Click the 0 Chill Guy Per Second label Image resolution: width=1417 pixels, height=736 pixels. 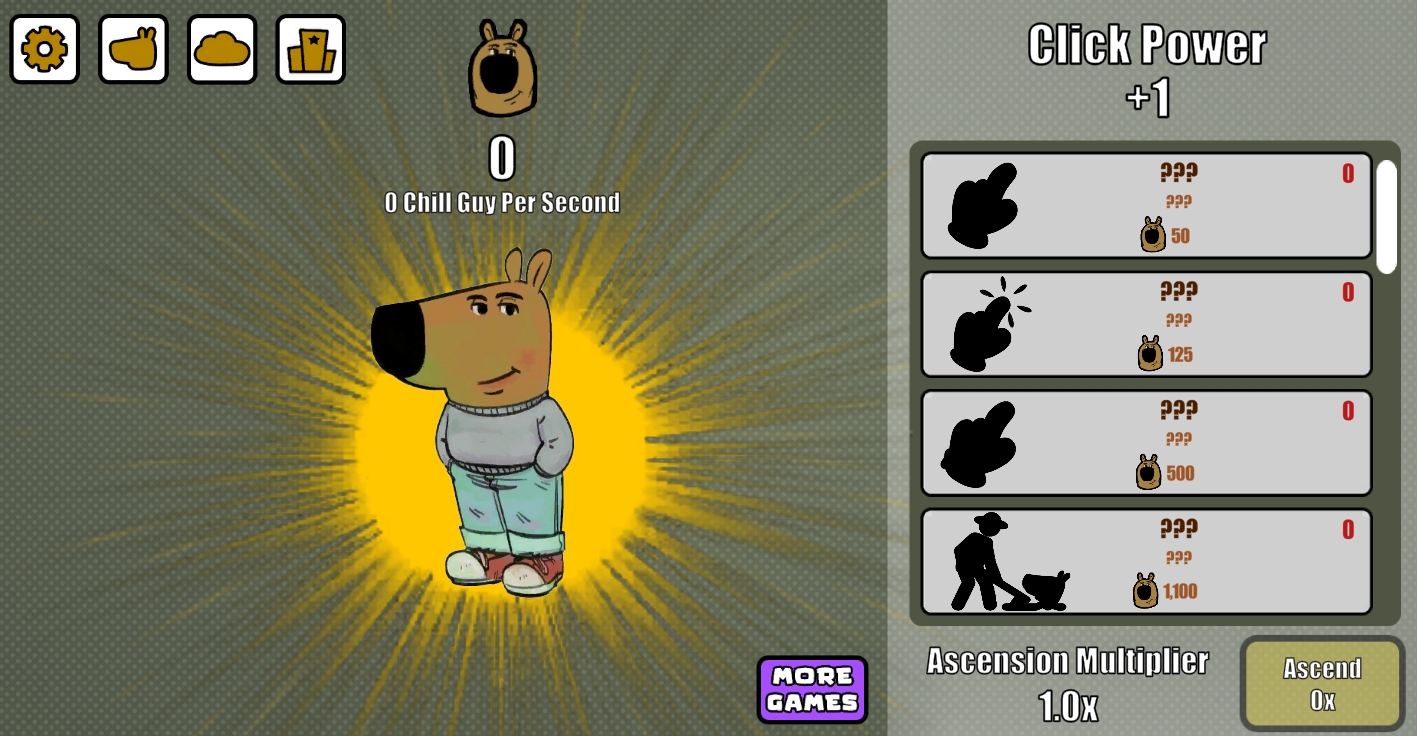(503, 202)
